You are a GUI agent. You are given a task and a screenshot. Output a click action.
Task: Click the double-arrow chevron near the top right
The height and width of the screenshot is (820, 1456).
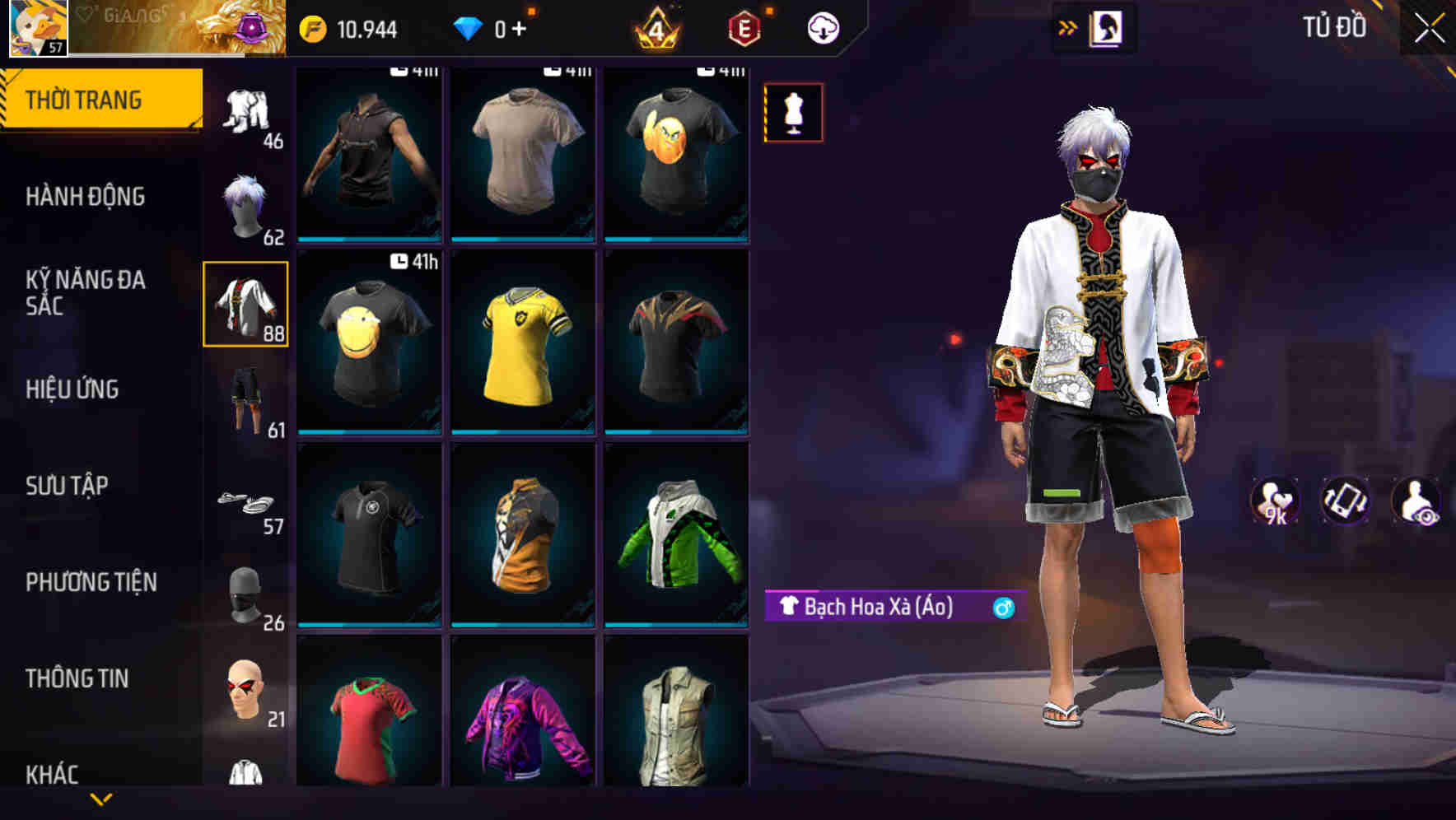coord(1068,27)
